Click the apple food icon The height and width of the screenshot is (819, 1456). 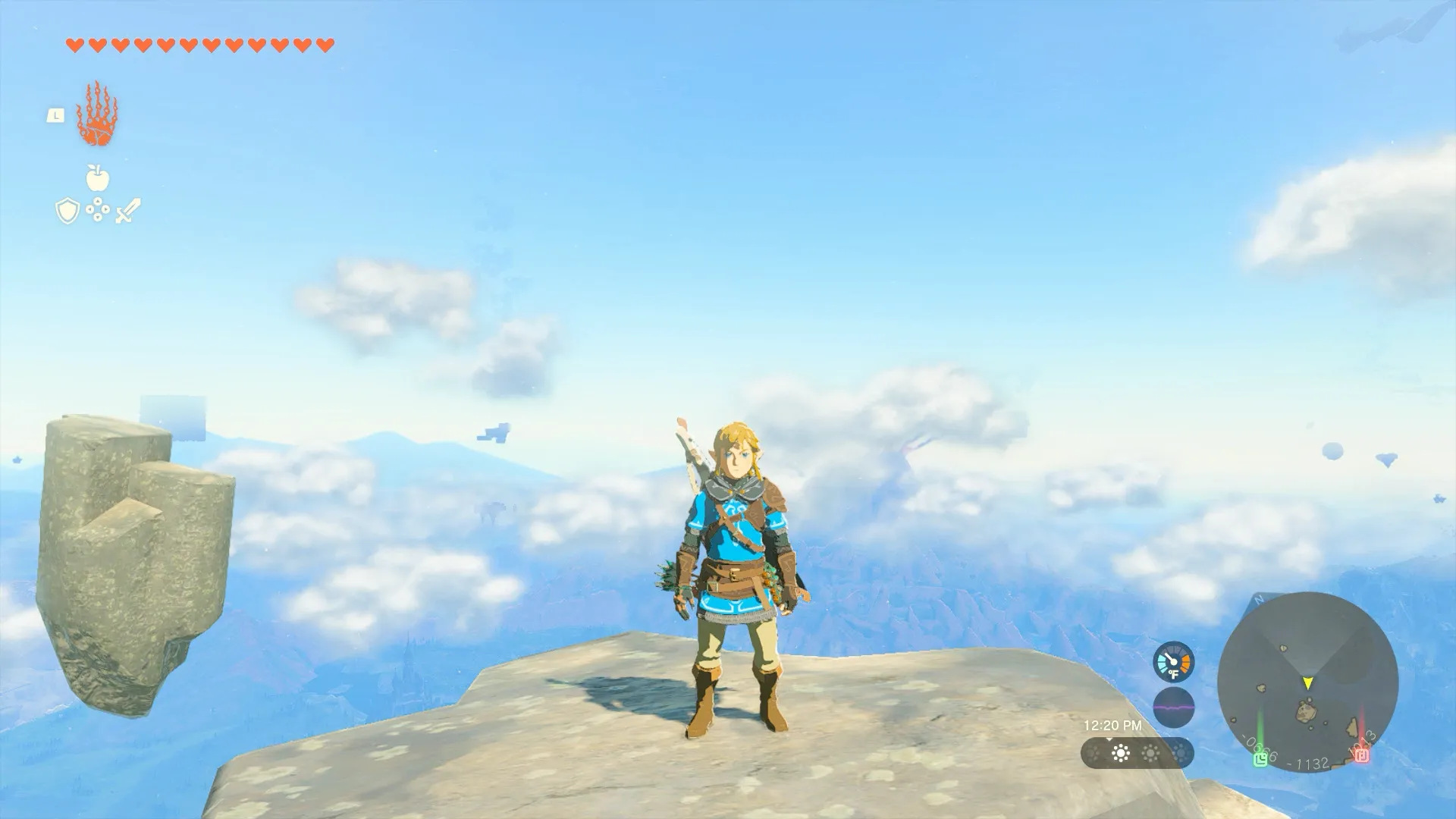97,178
